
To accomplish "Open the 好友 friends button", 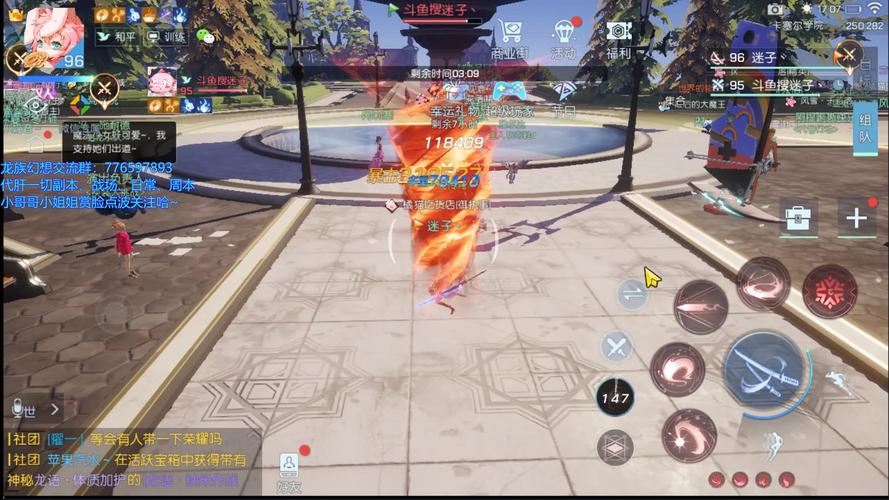I will [x=289, y=470].
